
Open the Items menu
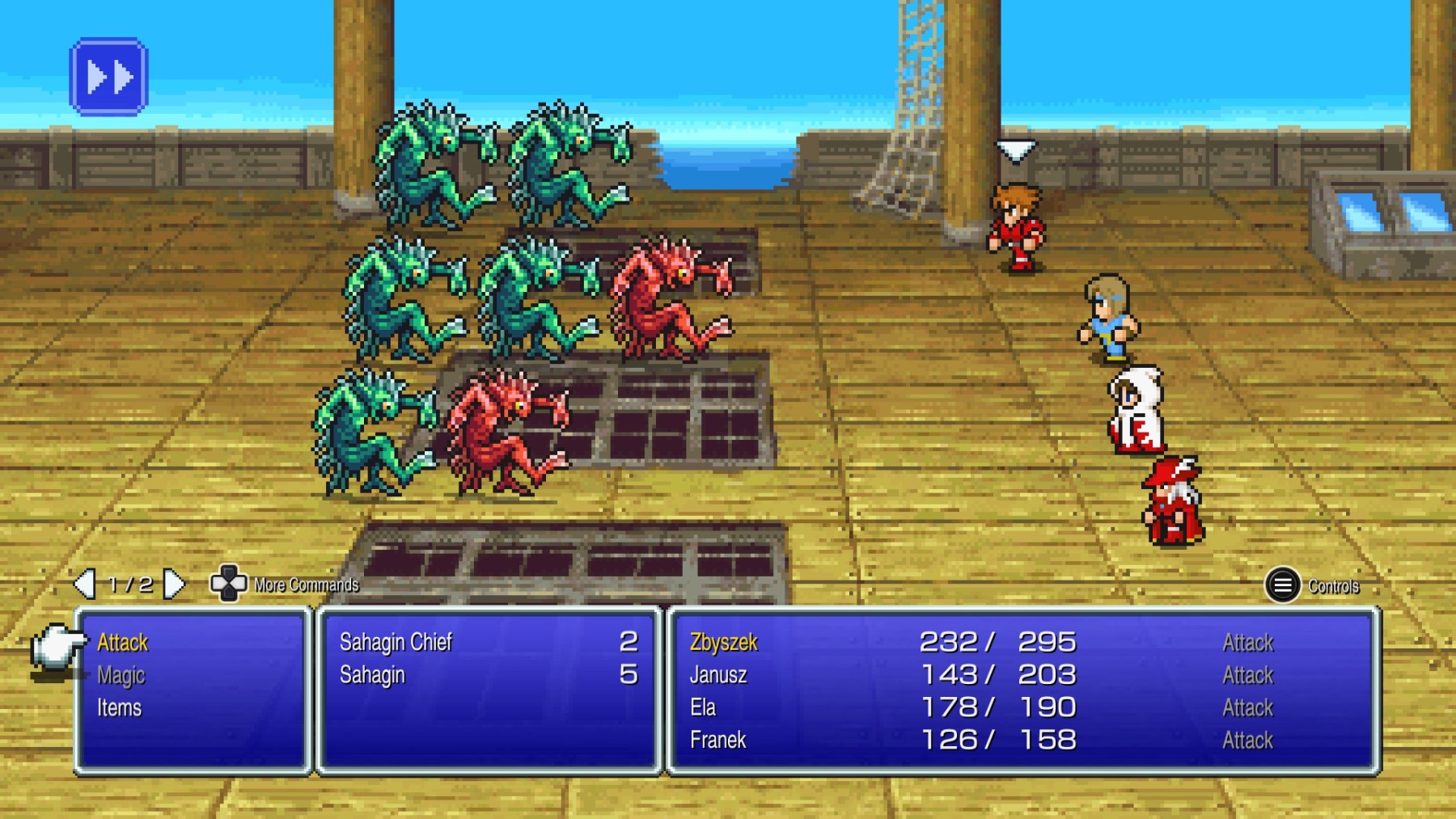click(118, 707)
